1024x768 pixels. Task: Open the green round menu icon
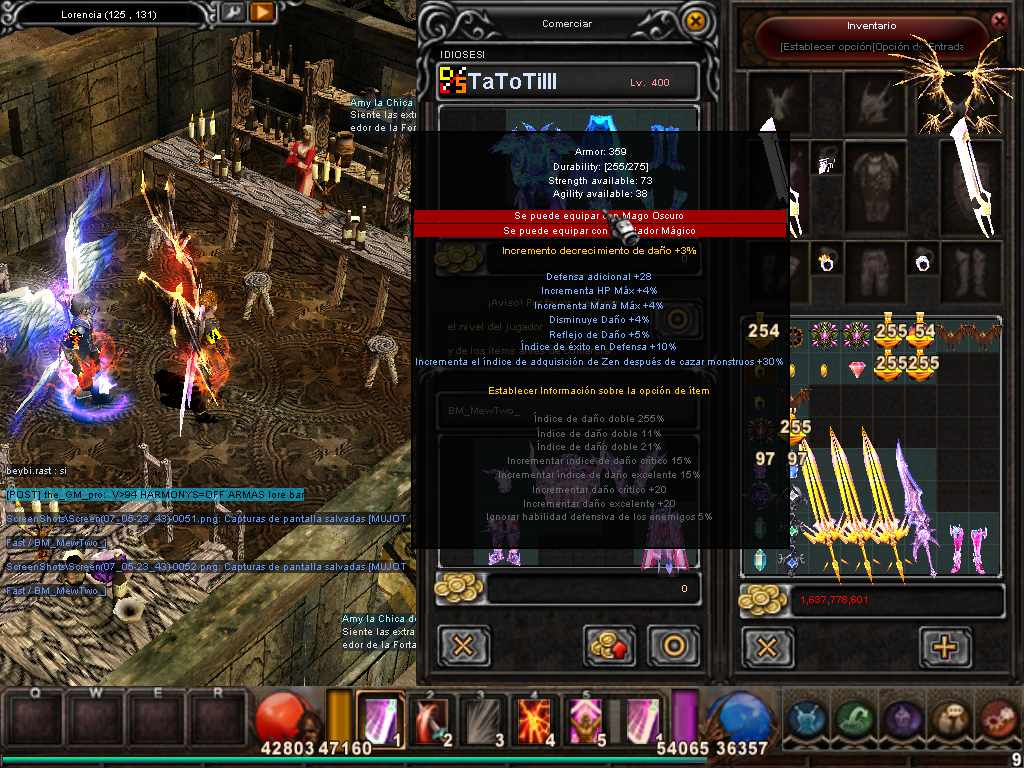point(853,718)
